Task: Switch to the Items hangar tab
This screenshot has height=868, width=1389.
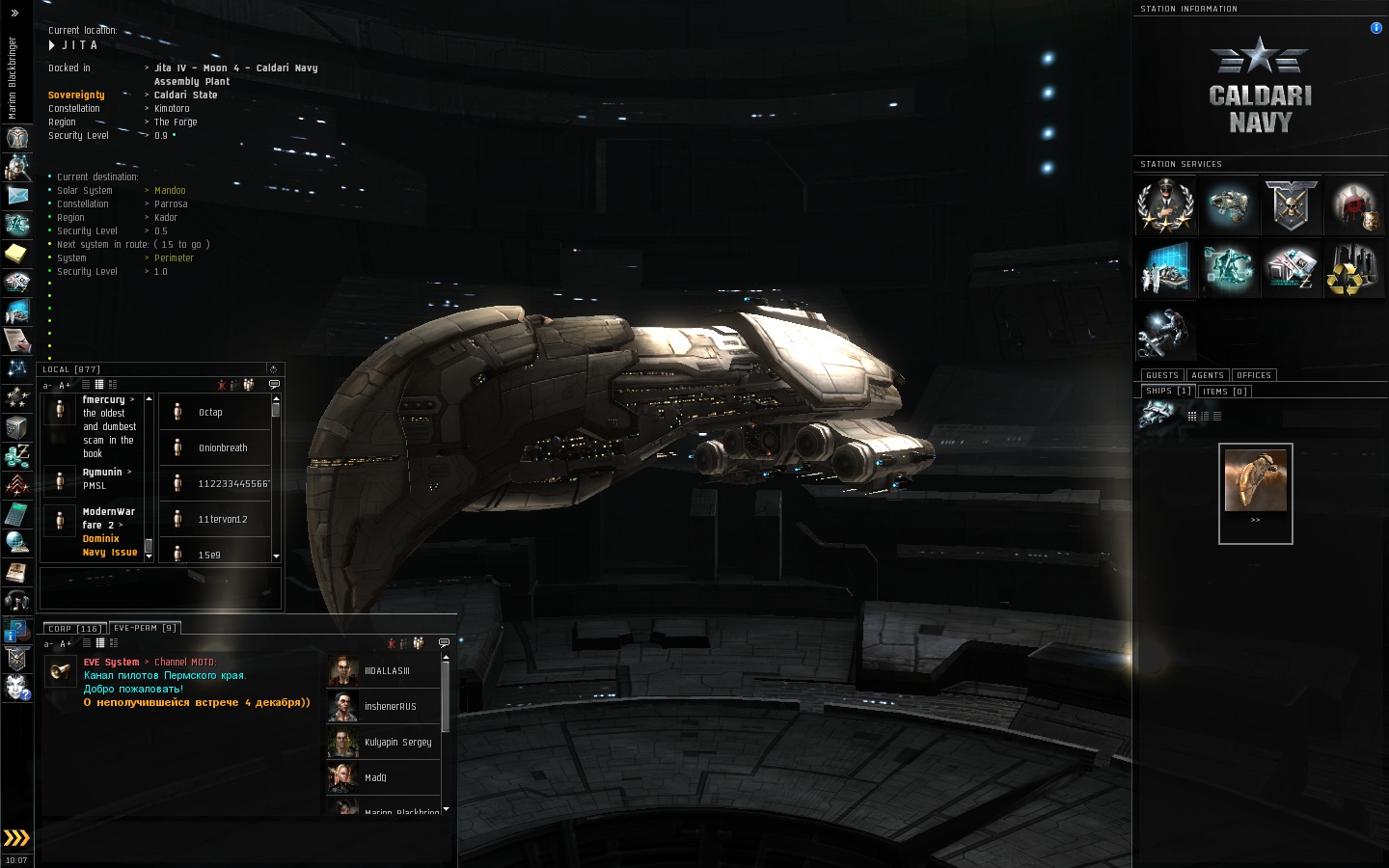Action: [1225, 392]
